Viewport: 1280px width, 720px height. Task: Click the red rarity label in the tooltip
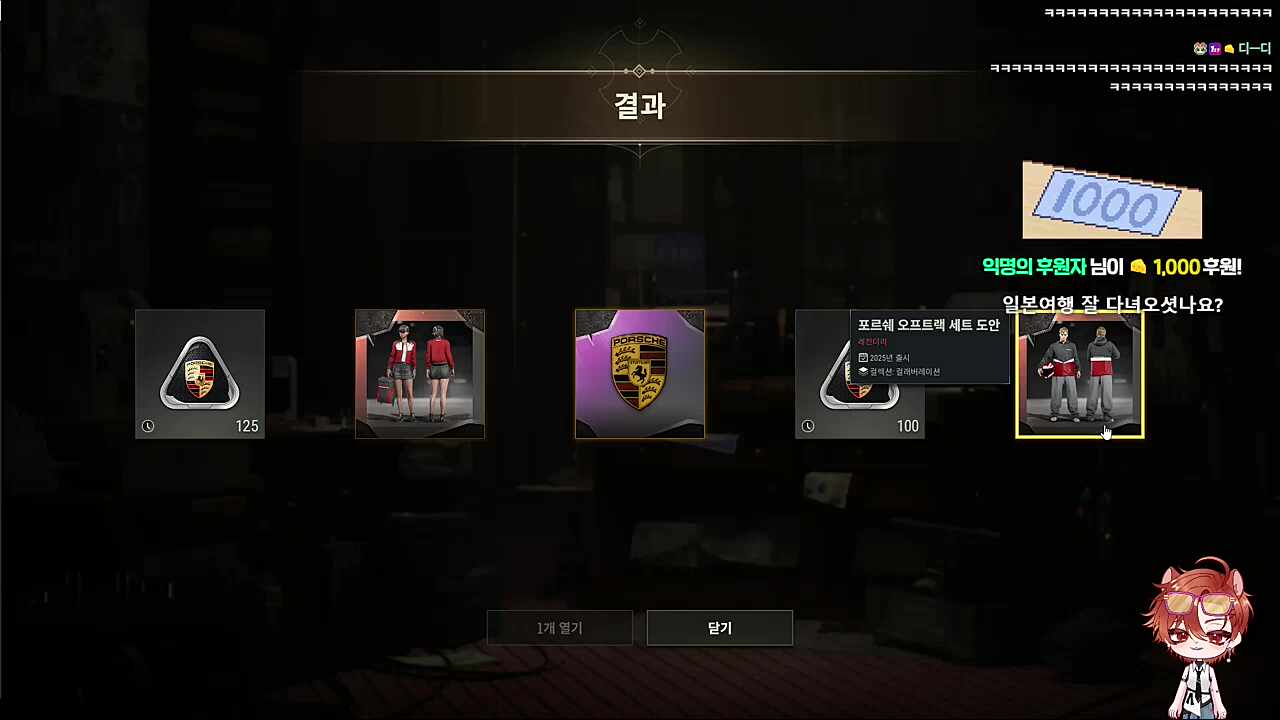click(871, 342)
